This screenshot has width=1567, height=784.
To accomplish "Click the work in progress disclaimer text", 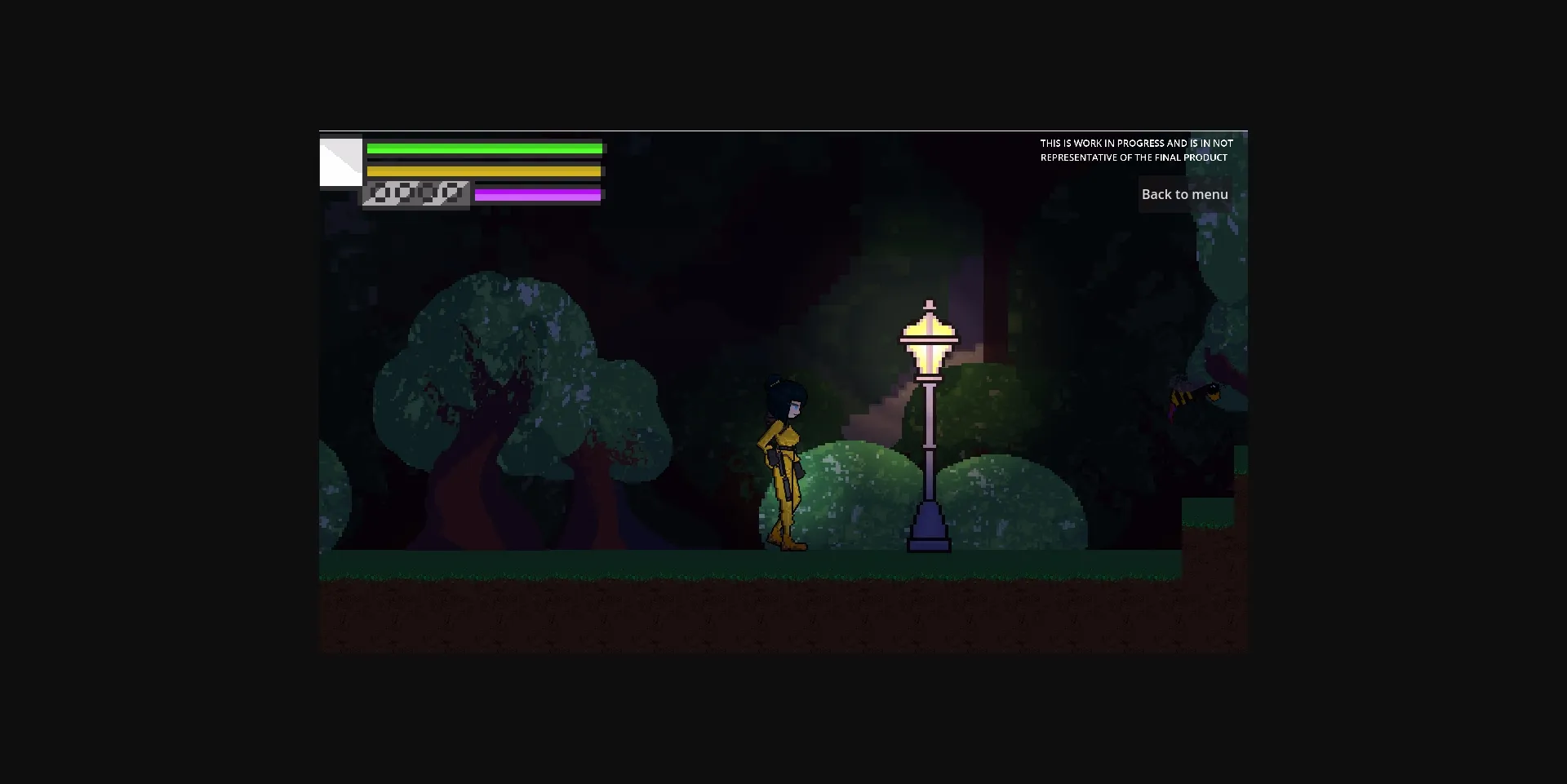I will point(1136,150).
